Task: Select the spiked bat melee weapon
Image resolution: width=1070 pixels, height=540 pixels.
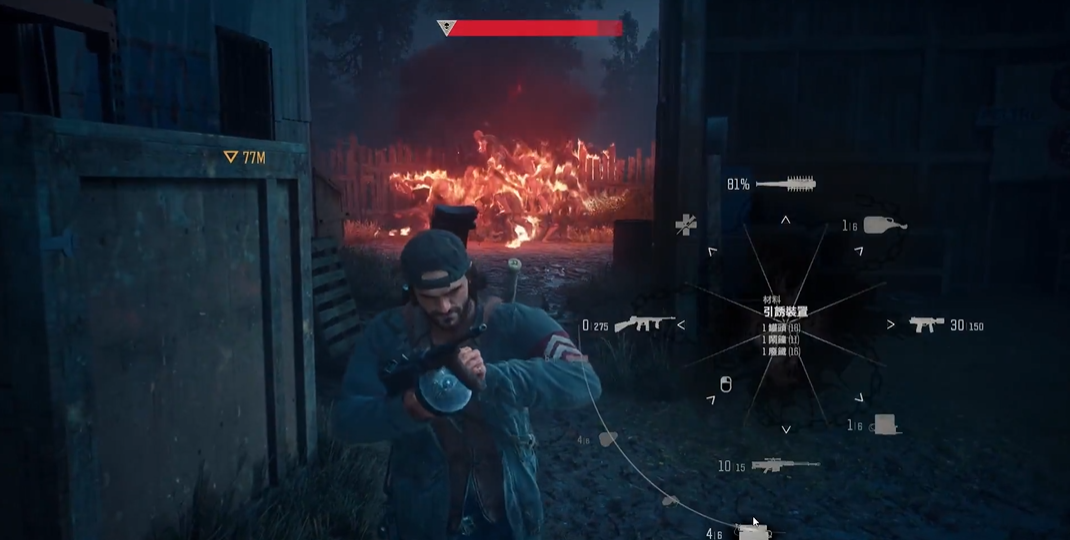Action: pyautogui.click(x=786, y=184)
